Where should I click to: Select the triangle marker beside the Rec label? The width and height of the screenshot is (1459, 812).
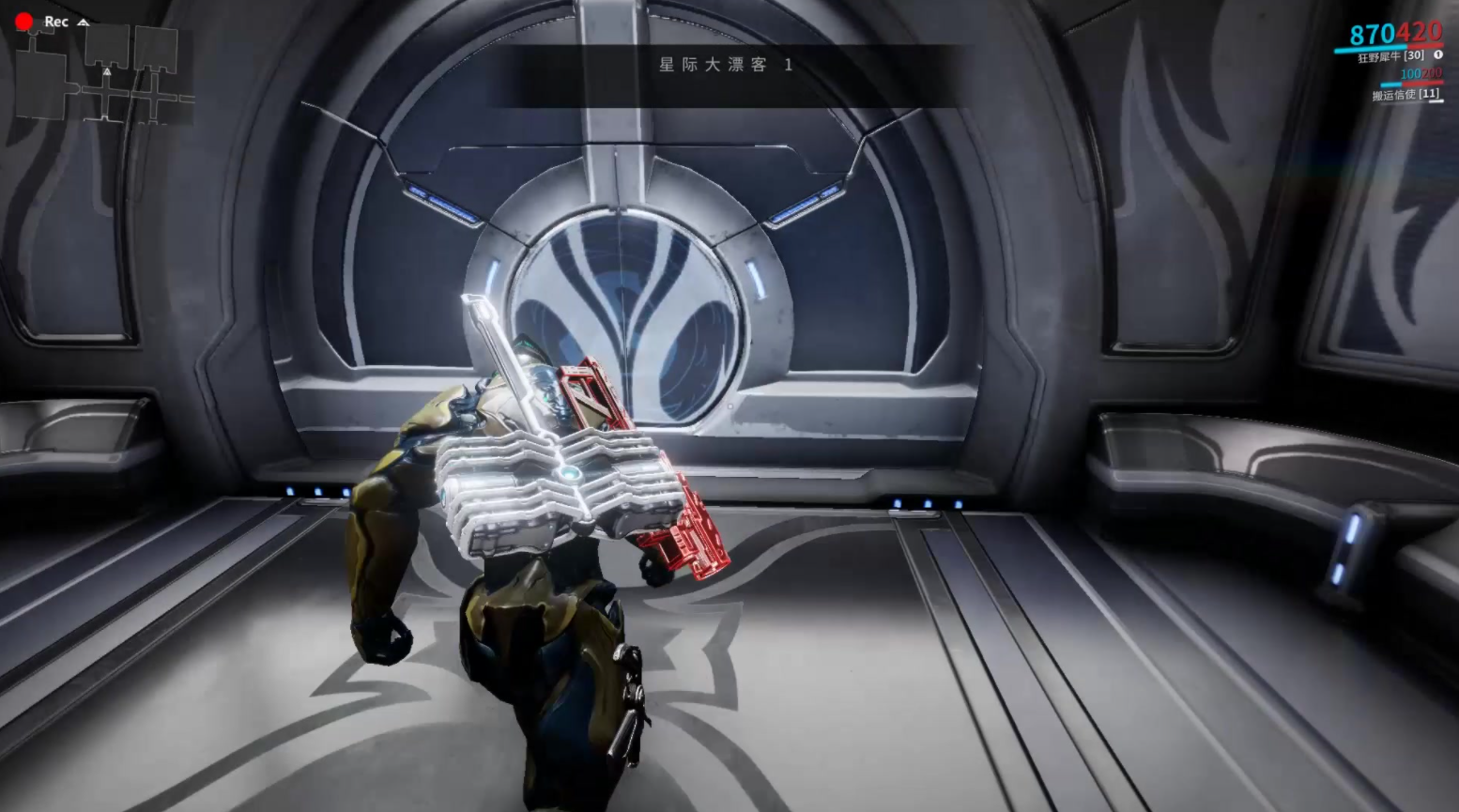(x=83, y=22)
